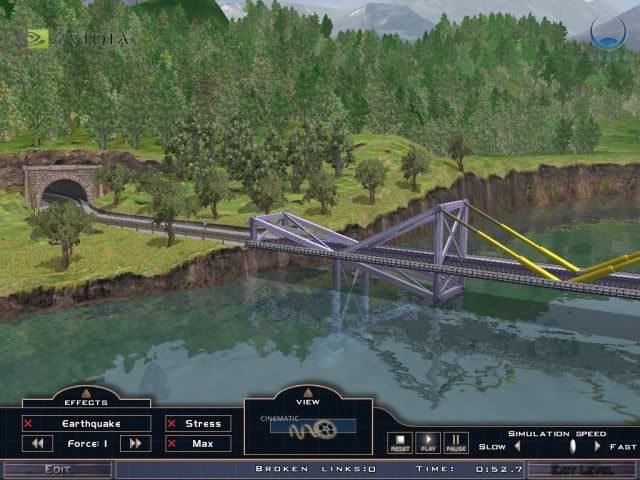This screenshot has height=480, width=640.
Task: Toggle the Max stress option
Action: [197, 443]
